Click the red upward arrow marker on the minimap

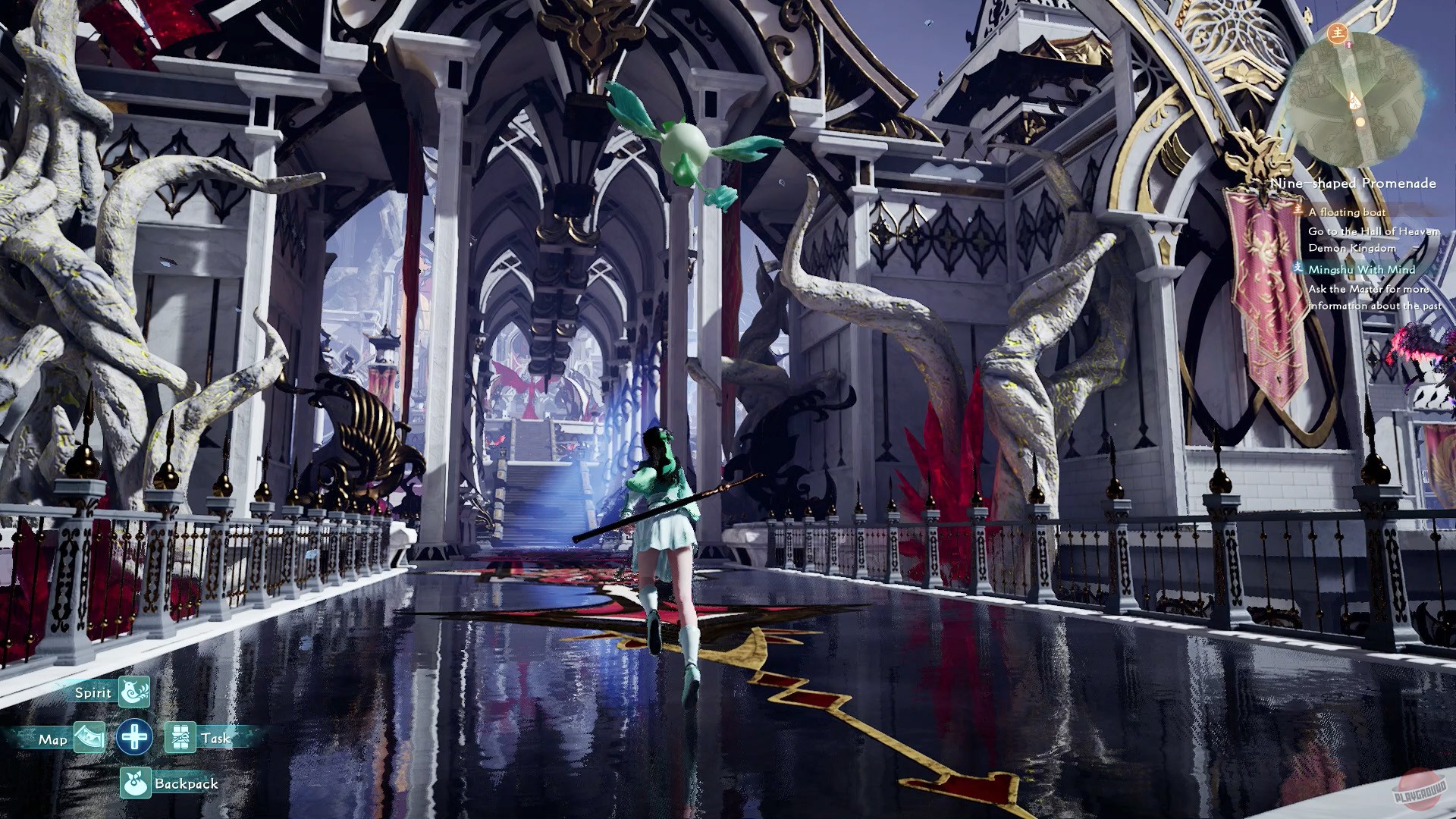coord(1348,45)
